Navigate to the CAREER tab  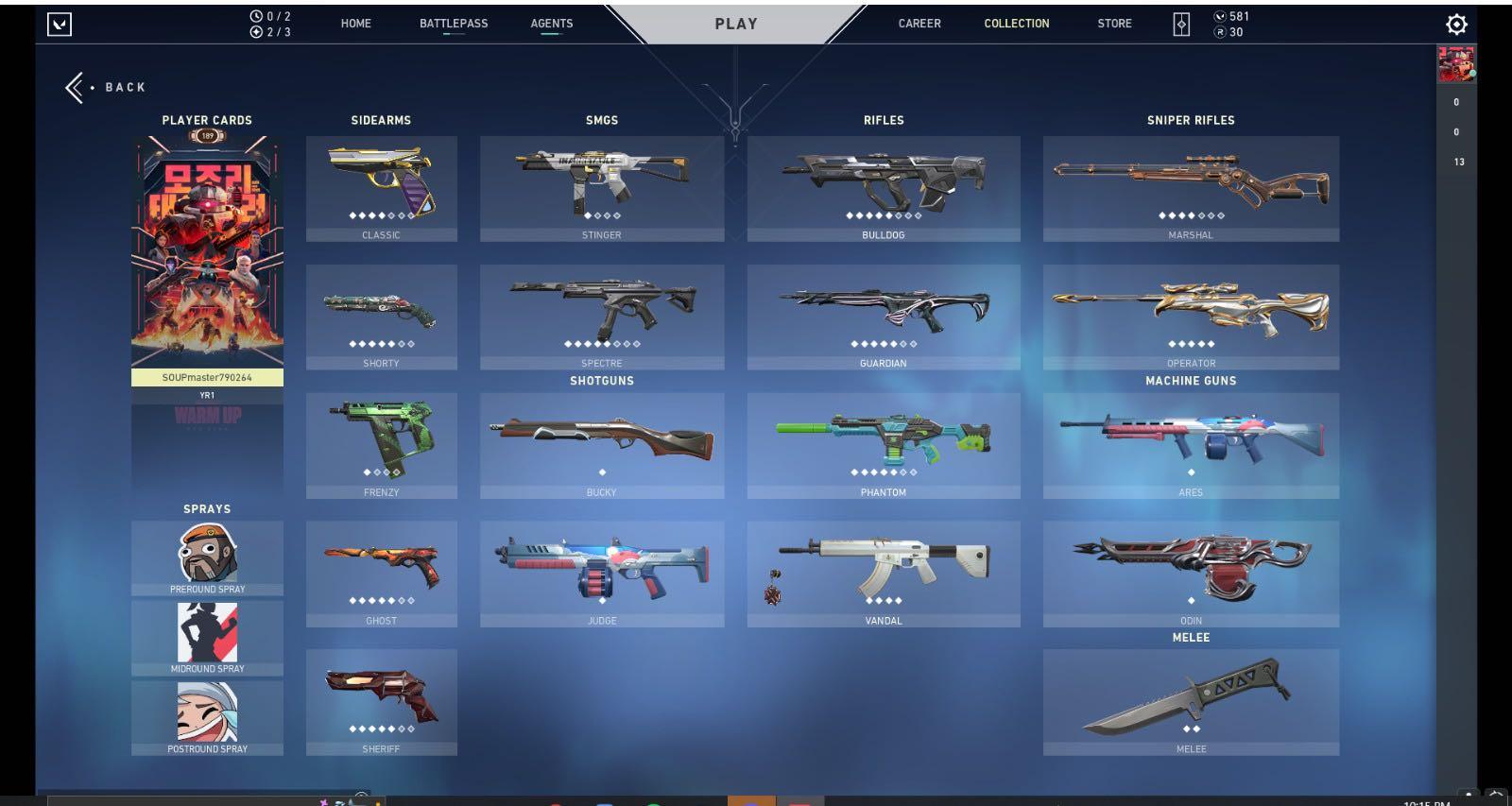pos(919,24)
